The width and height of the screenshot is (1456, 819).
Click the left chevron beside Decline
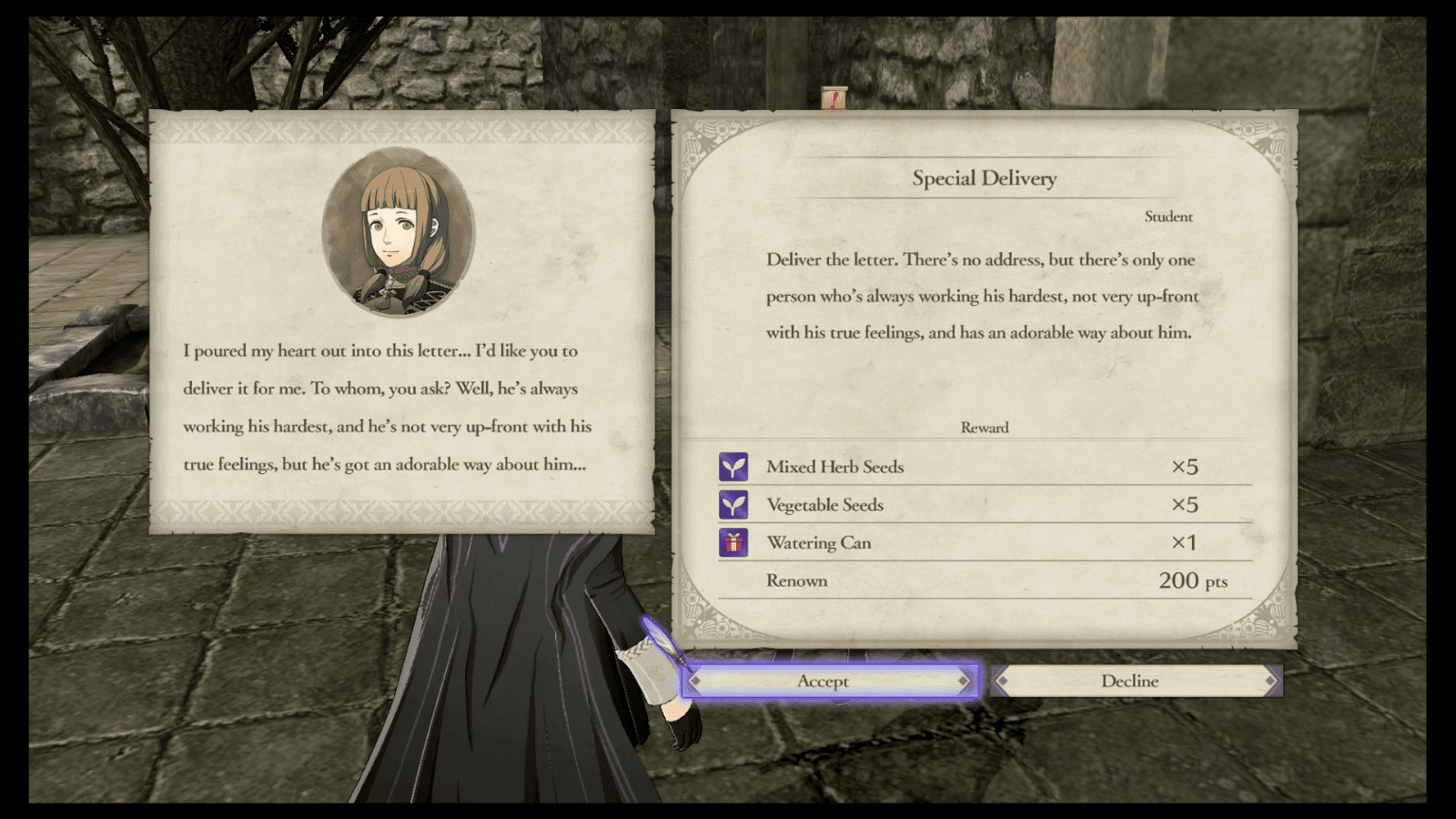[x=999, y=681]
